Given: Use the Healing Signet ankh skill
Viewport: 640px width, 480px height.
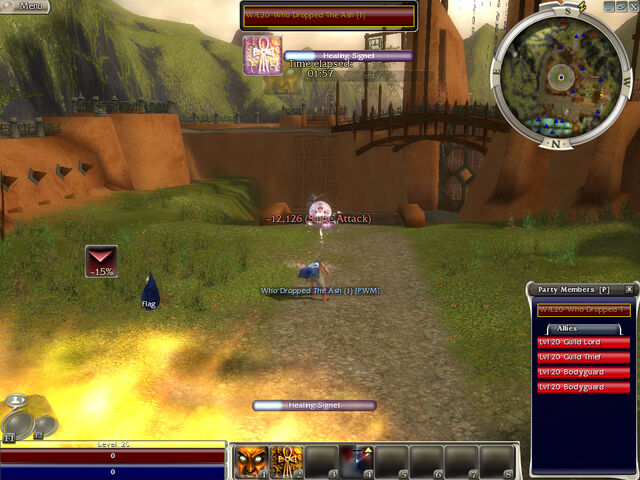Looking at the screenshot, I should [x=287, y=461].
